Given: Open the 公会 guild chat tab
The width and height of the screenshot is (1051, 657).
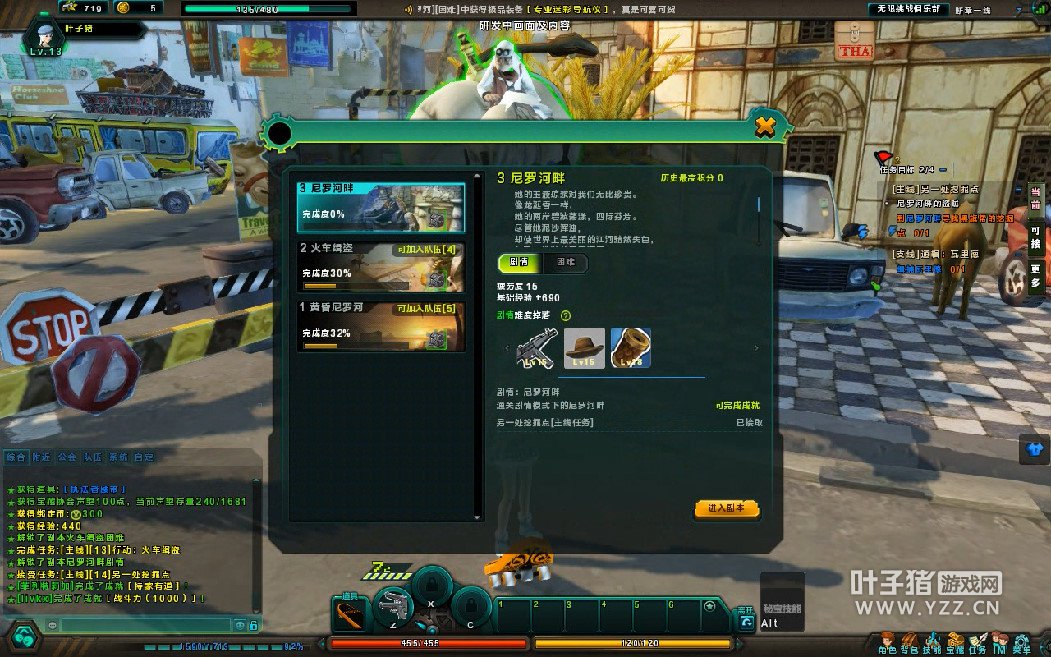Looking at the screenshot, I should pyautogui.click(x=68, y=457).
